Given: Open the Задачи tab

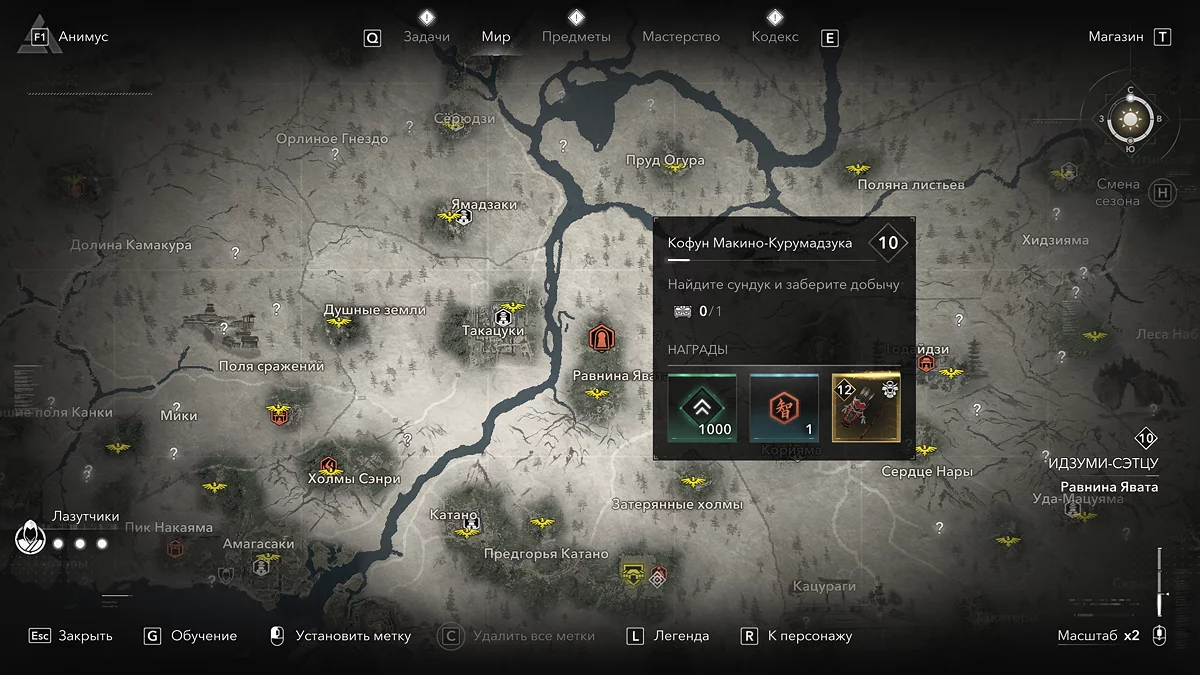Looking at the screenshot, I should pyautogui.click(x=426, y=37).
